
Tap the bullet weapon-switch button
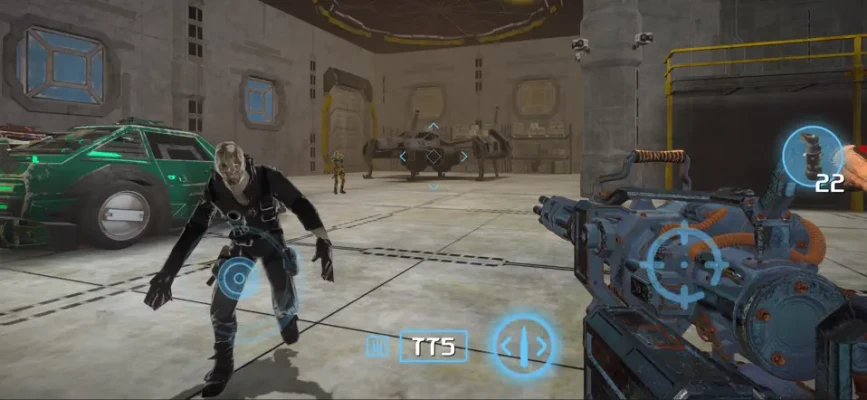click(x=523, y=346)
